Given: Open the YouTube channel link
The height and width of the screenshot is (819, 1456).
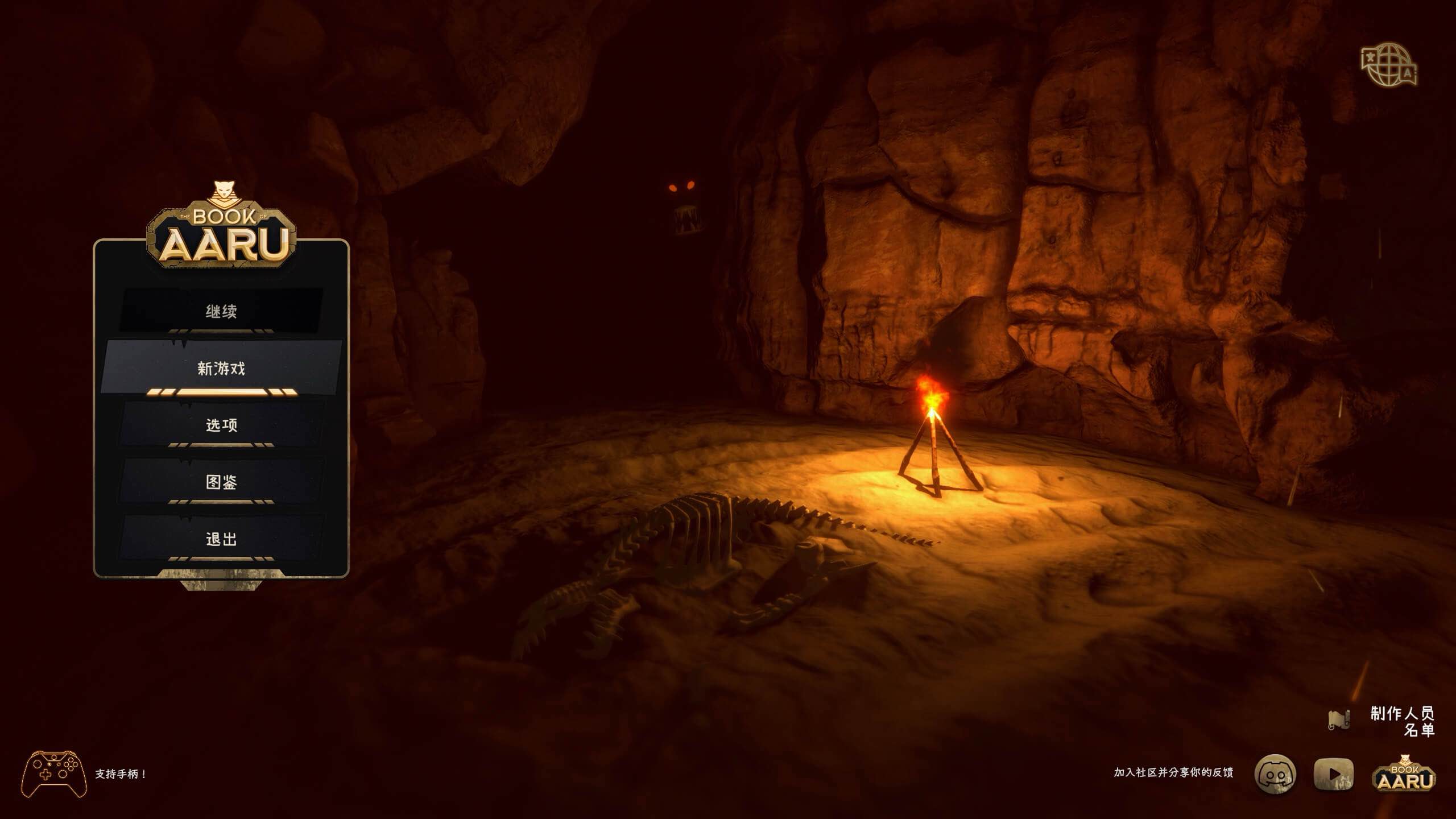Looking at the screenshot, I should [1334, 774].
